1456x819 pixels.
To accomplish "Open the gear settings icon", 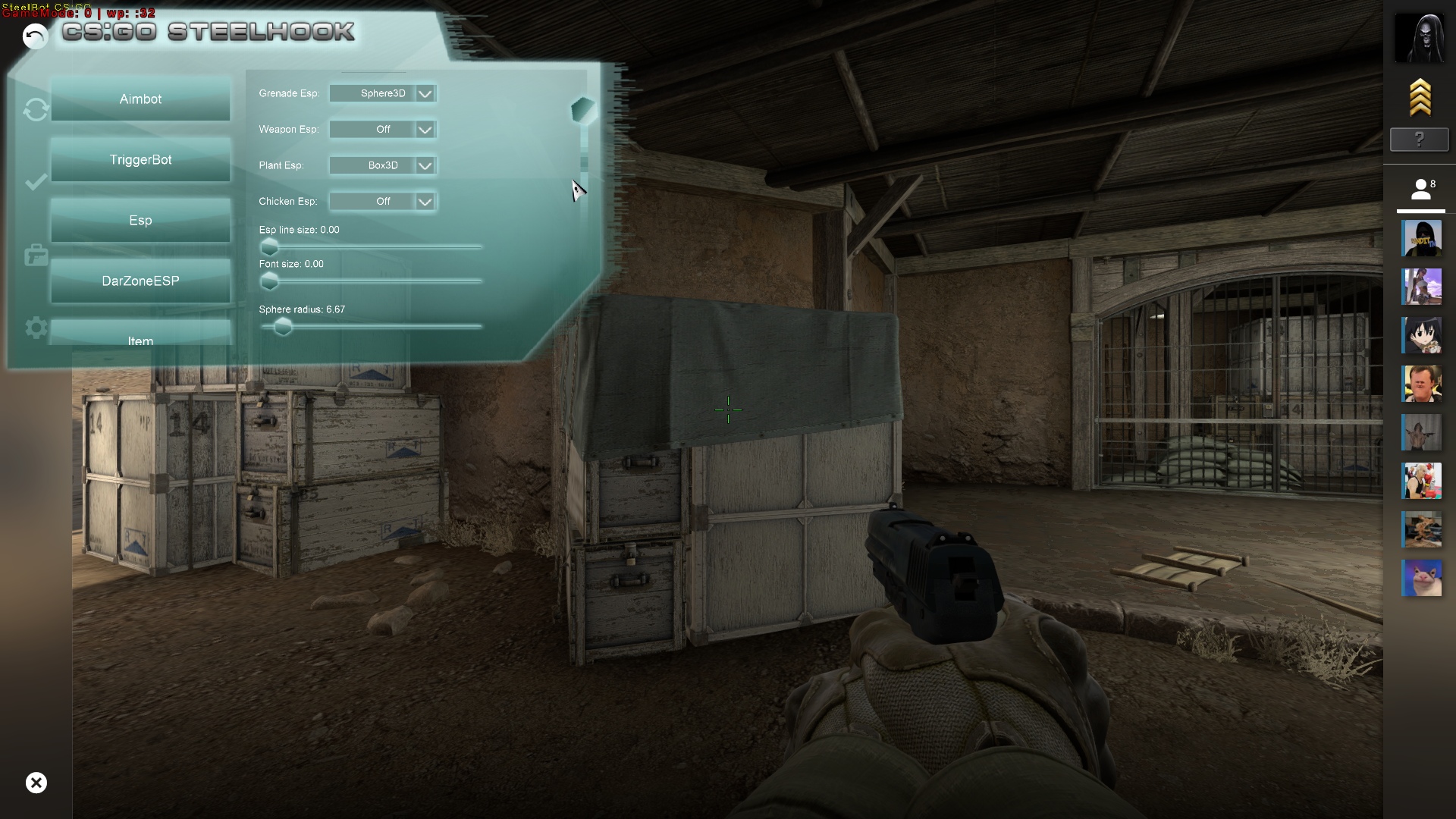I will 36,328.
